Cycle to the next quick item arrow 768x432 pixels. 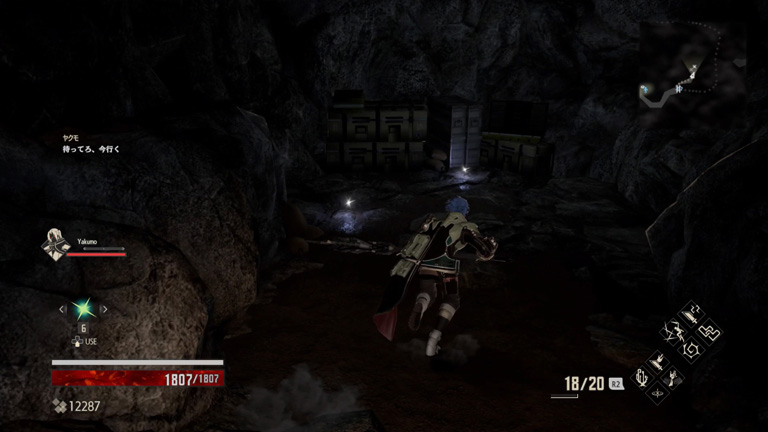click(x=104, y=310)
